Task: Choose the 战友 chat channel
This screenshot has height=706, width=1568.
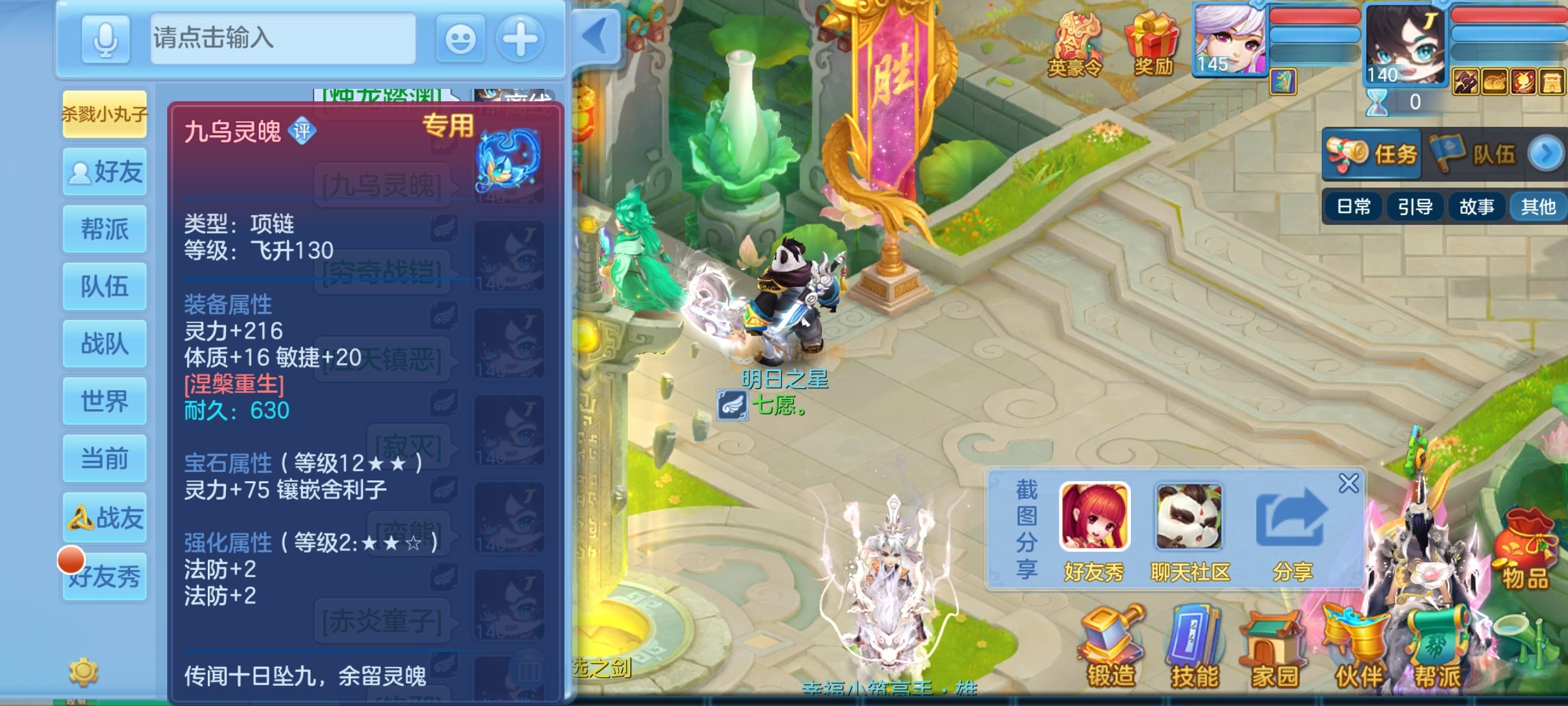Action: pos(105,518)
